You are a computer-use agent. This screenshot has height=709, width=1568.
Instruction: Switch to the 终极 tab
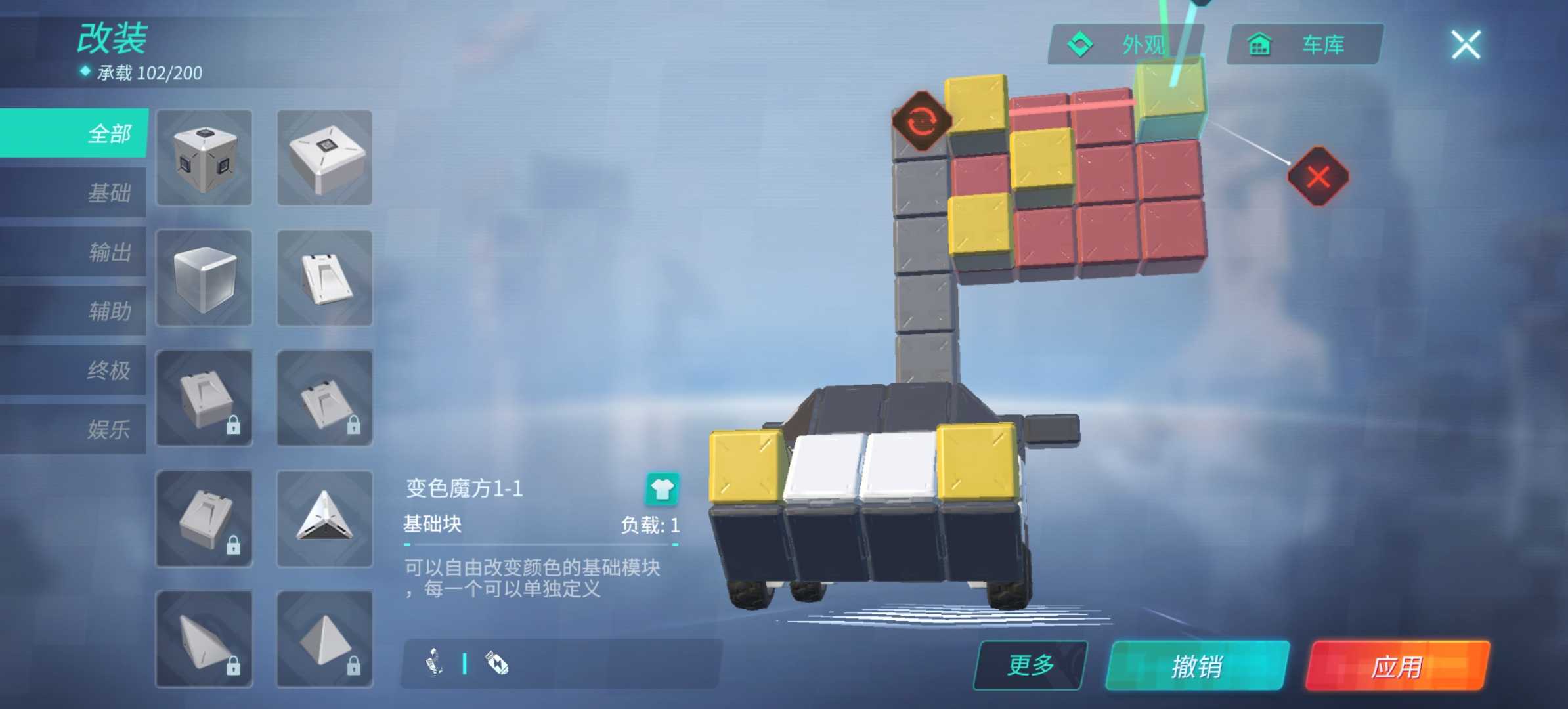tap(76, 370)
